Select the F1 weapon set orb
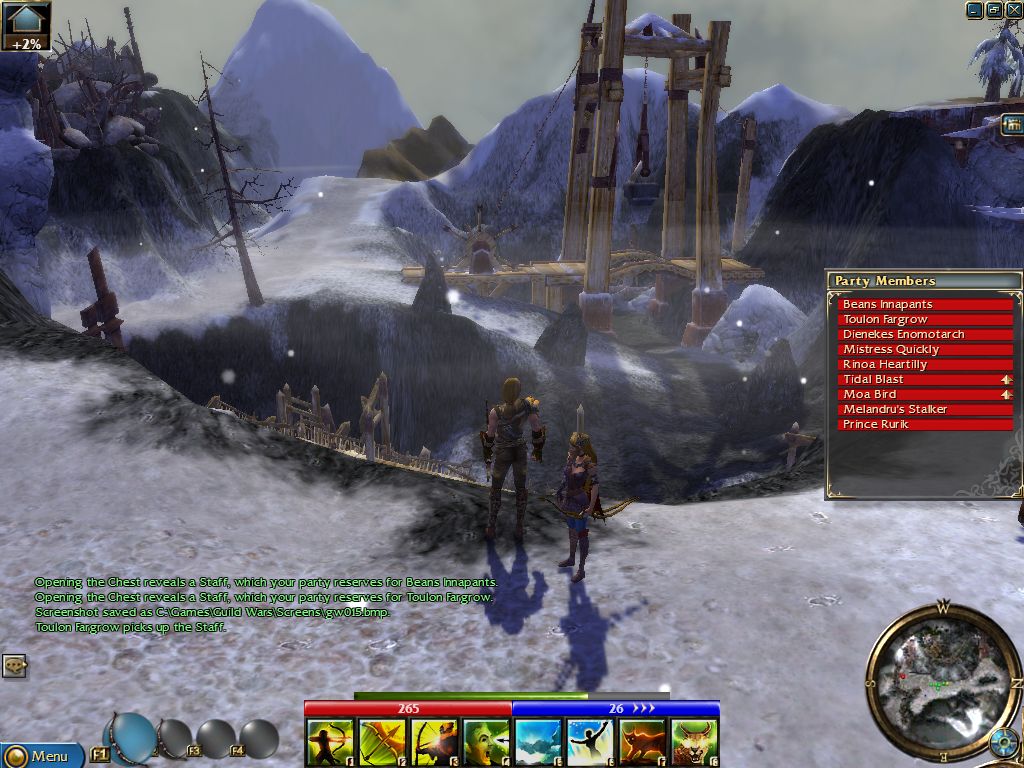The width and height of the screenshot is (1024, 768). click(130, 738)
